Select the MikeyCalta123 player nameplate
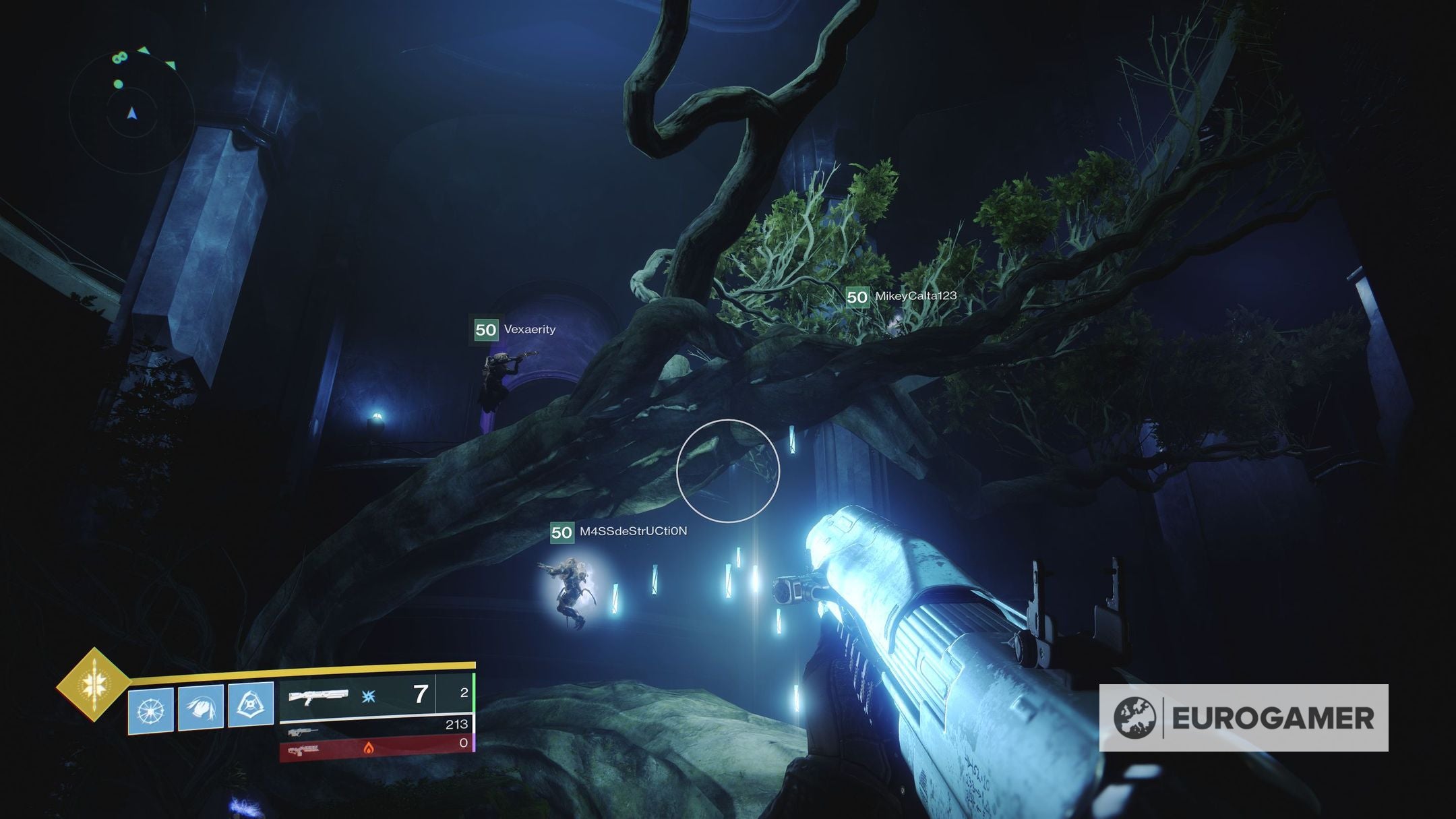Viewport: 1456px width, 819px height. point(902,296)
